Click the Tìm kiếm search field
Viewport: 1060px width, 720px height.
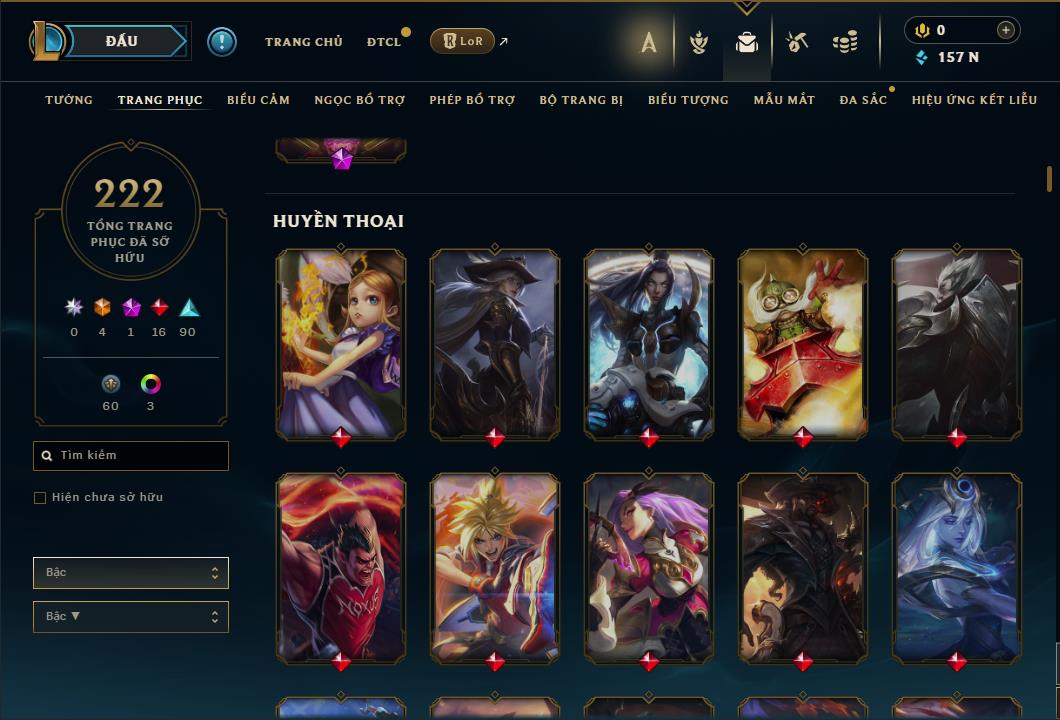click(x=131, y=456)
